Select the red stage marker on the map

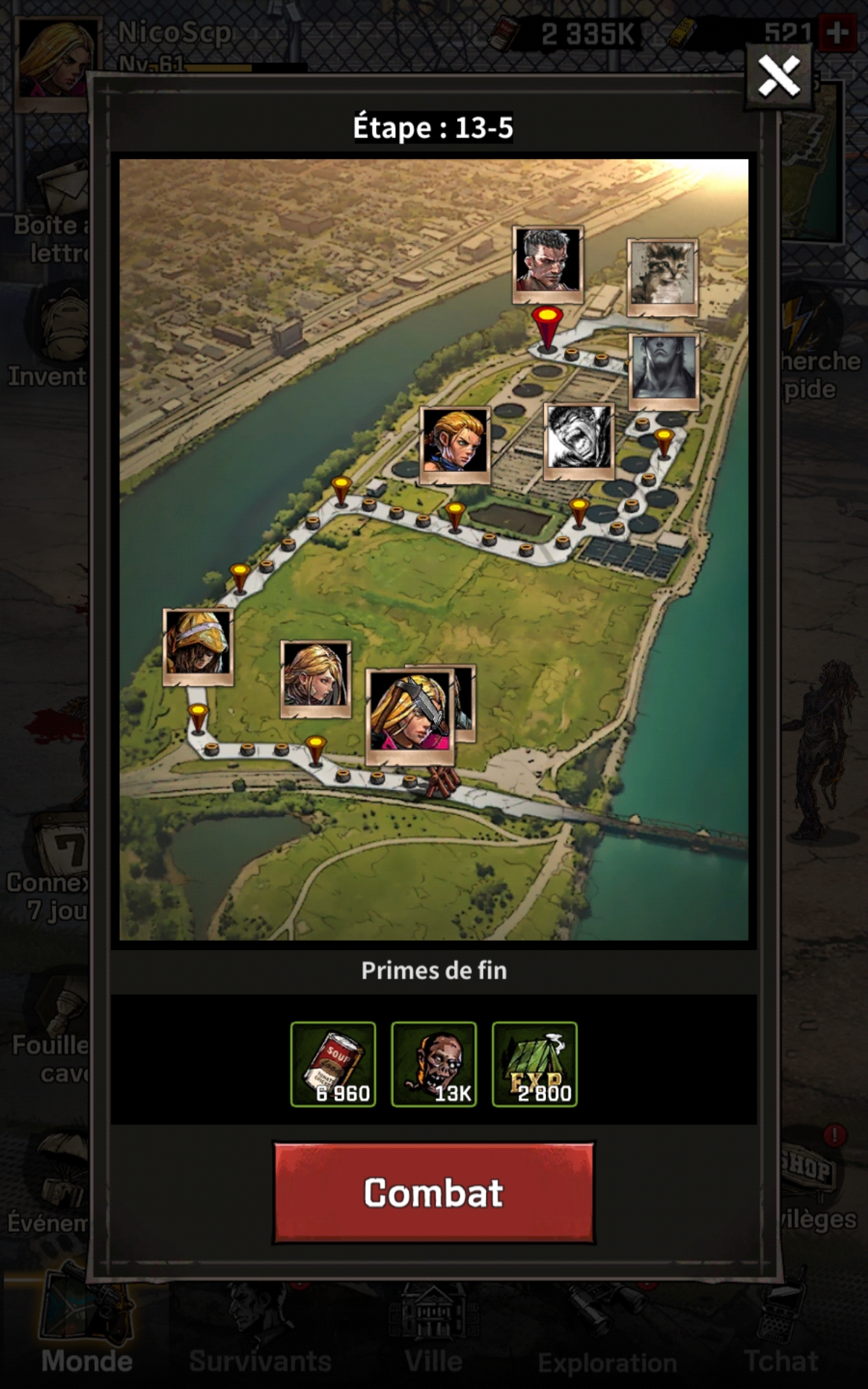(547, 327)
